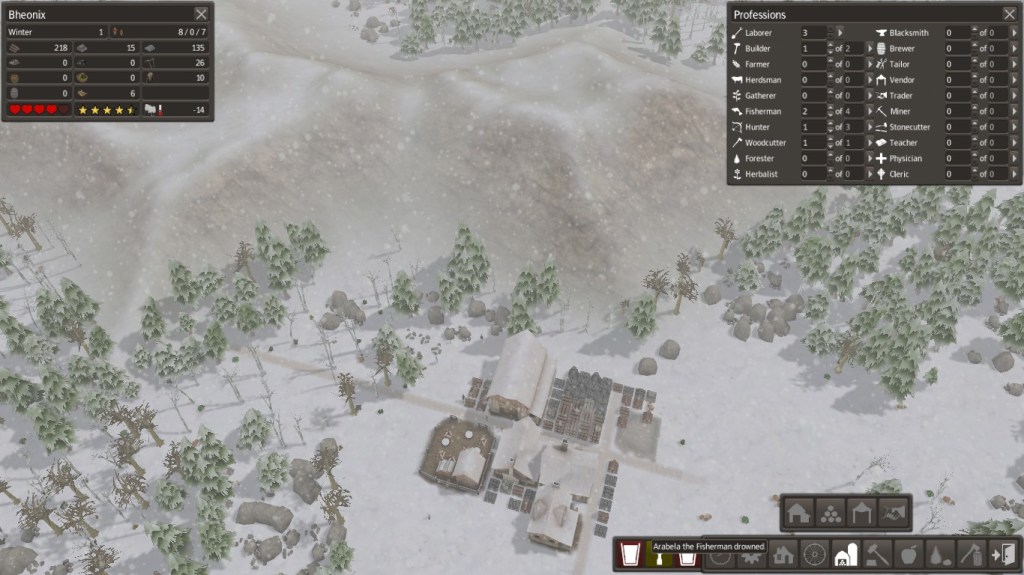Choose the stockpile logs build option
1024x575 pixels.
[x=830, y=513]
